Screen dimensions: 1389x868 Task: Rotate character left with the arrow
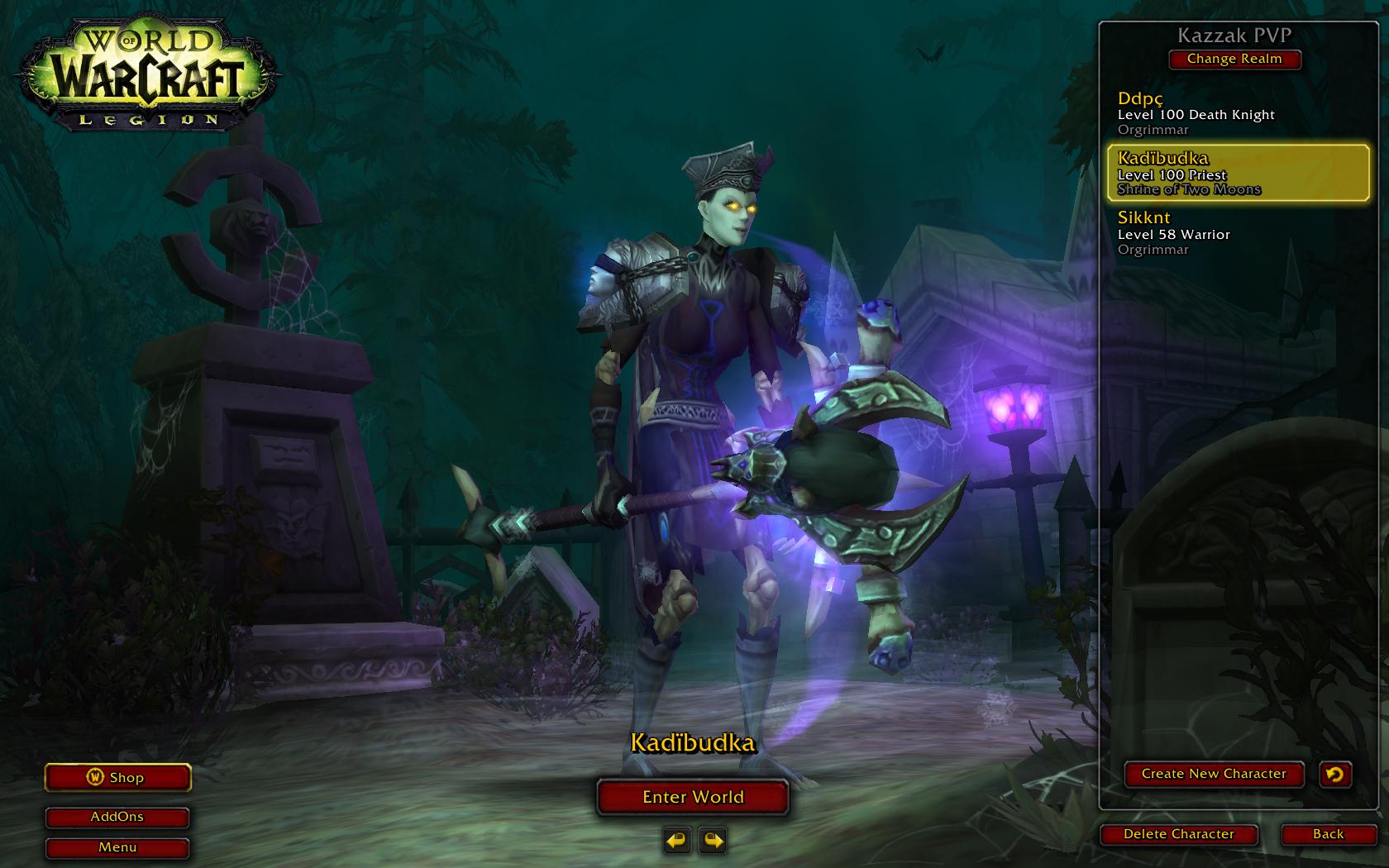(676, 842)
